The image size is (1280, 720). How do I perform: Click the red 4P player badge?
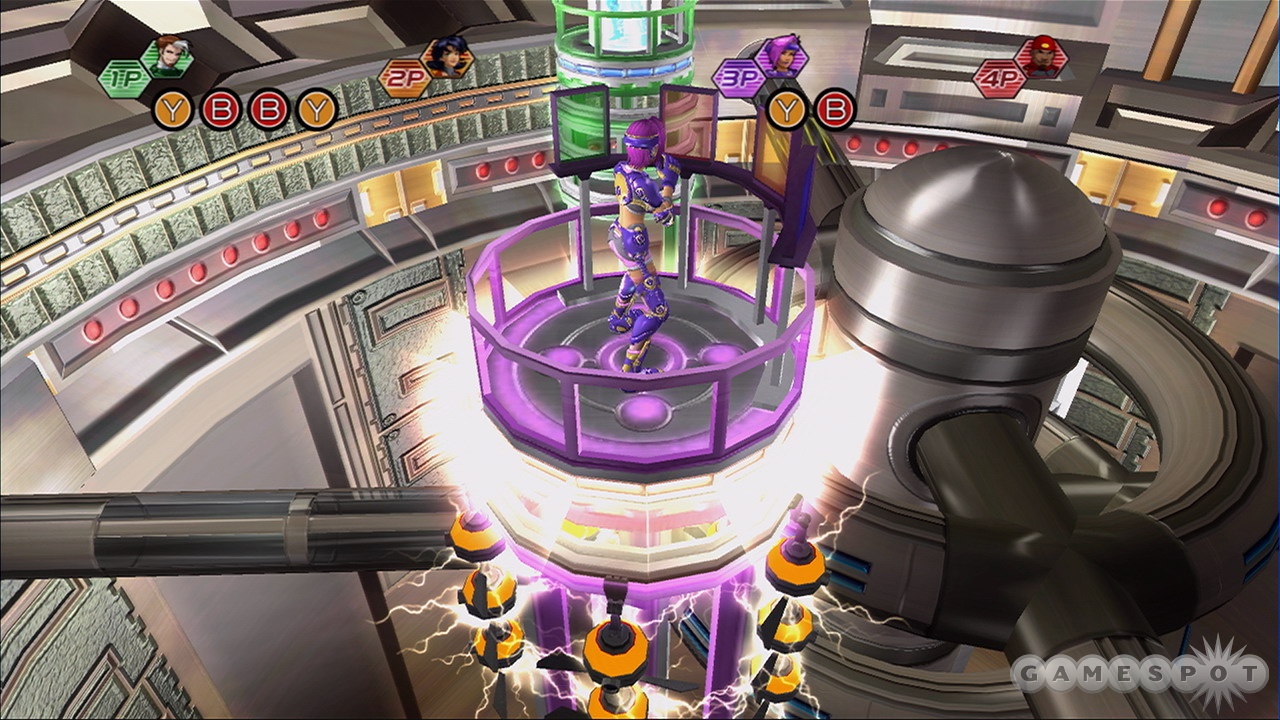[x=1000, y=78]
